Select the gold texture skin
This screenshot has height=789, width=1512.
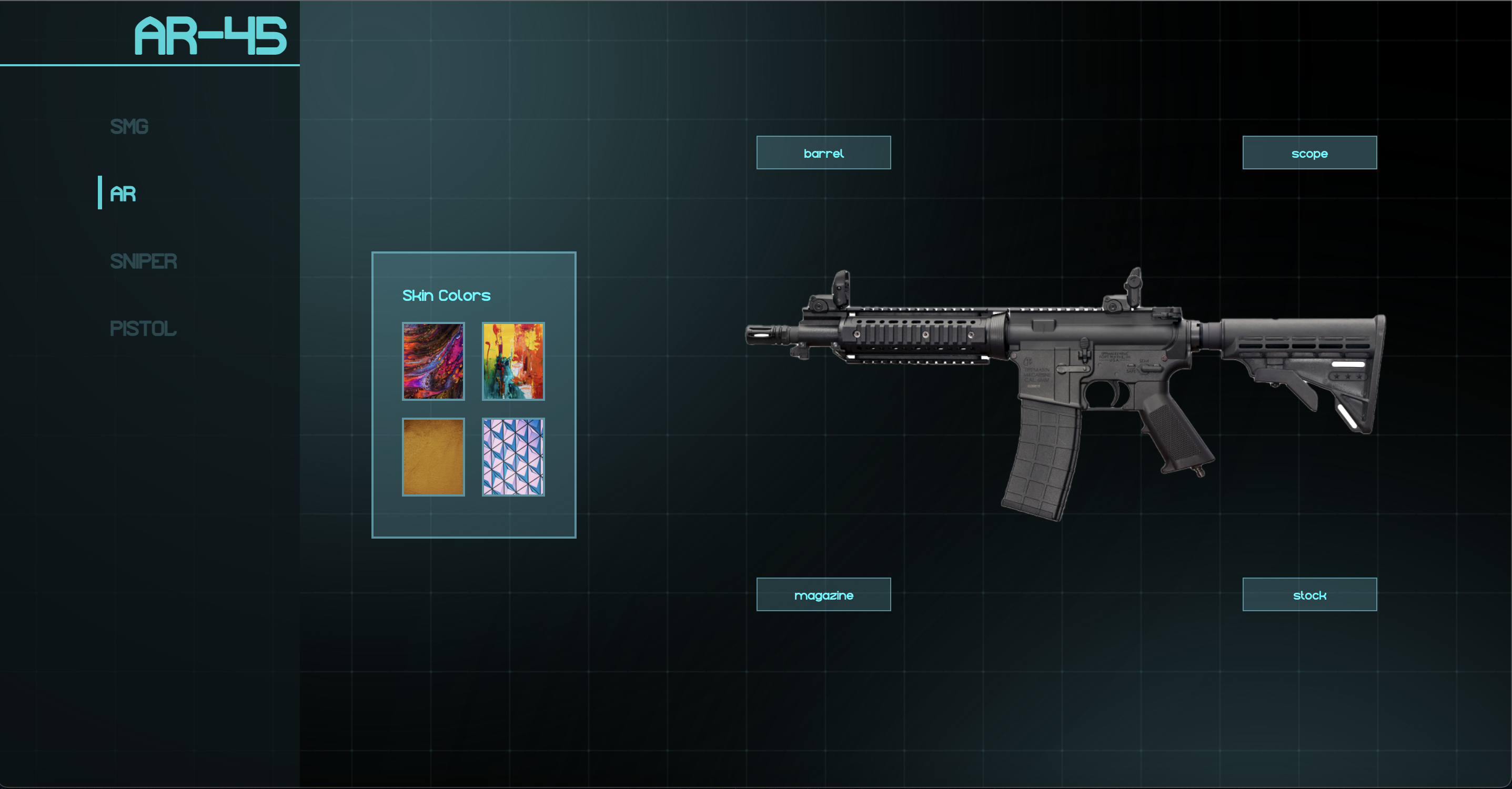coord(433,457)
